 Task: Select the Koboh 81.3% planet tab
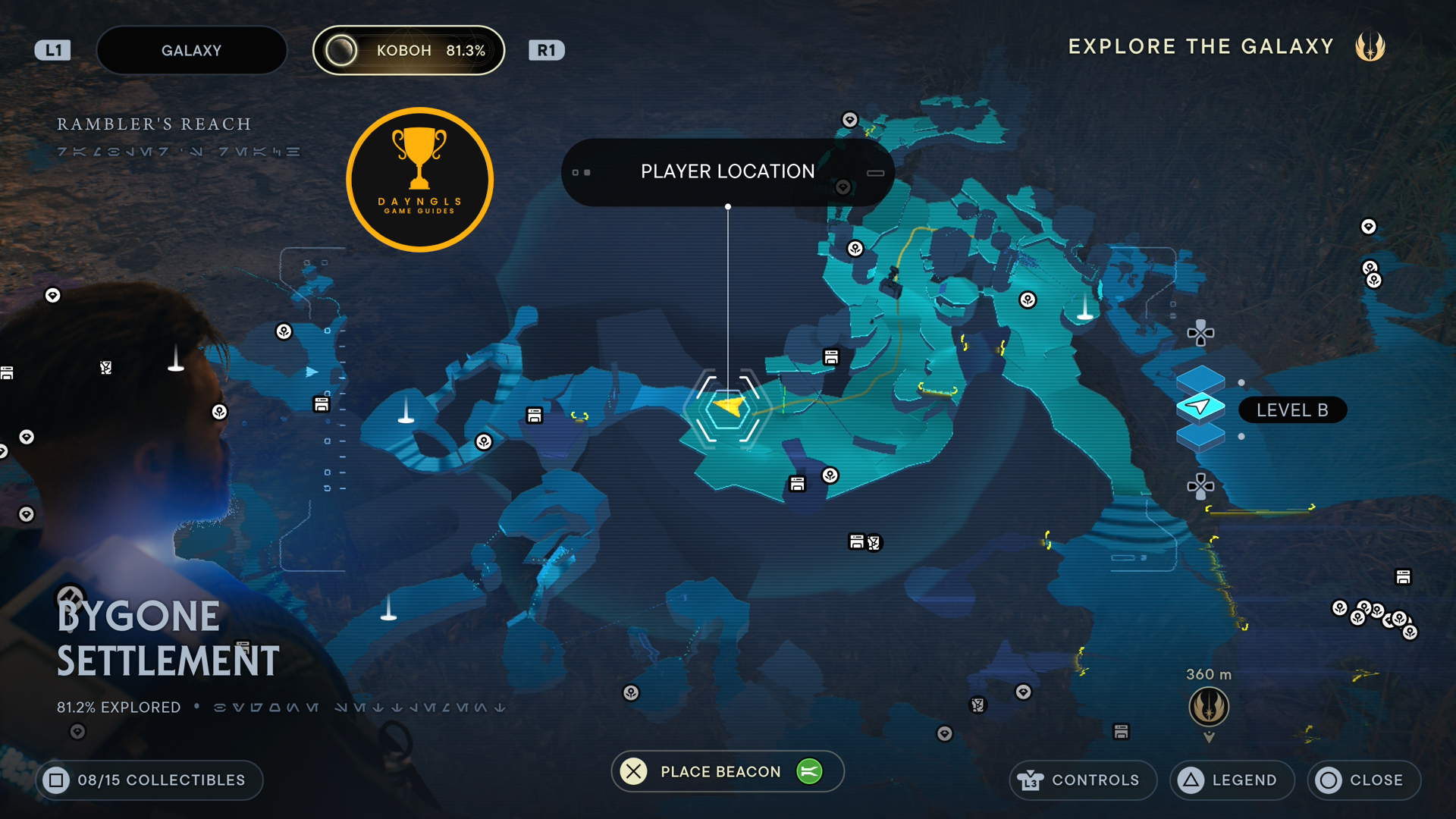409,51
